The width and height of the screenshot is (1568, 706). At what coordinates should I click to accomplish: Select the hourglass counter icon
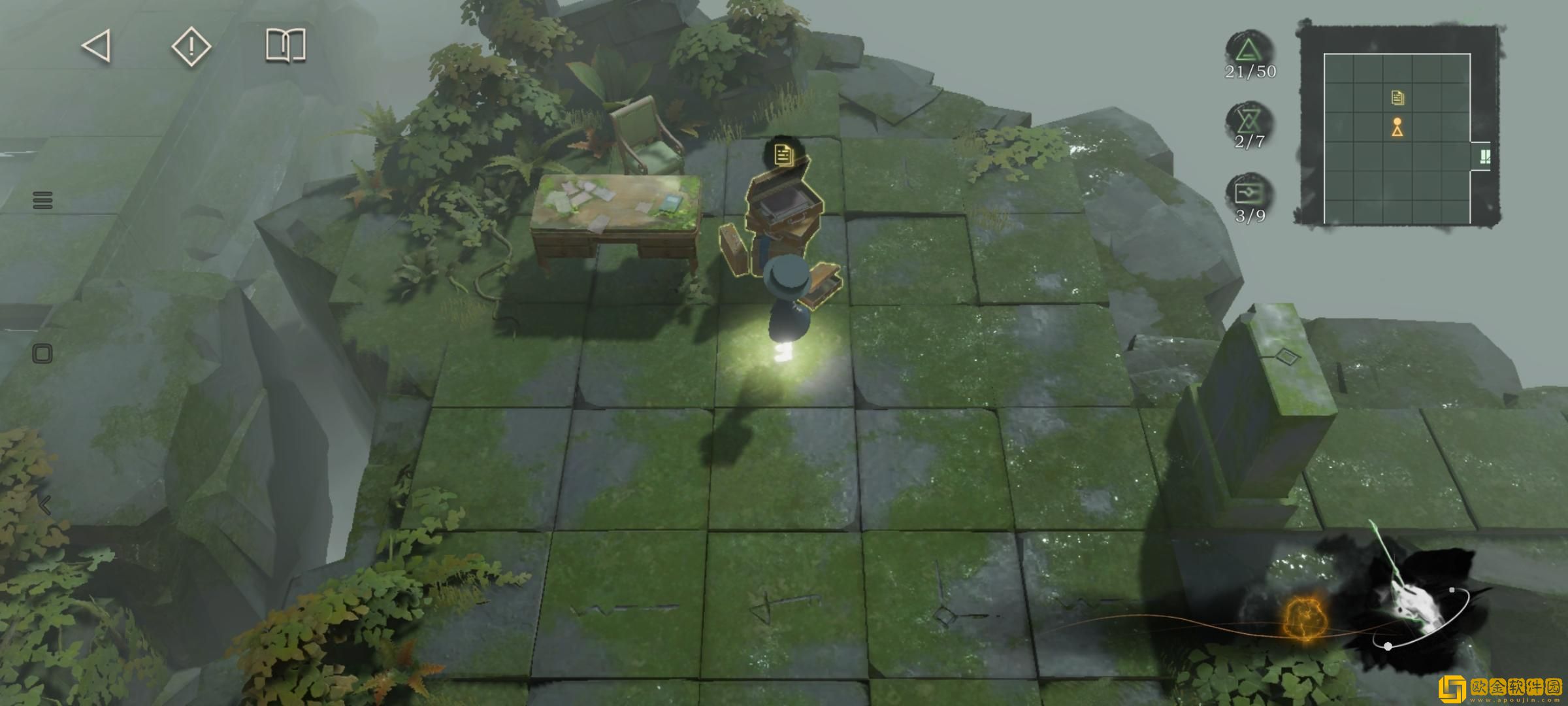[x=1249, y=121]
